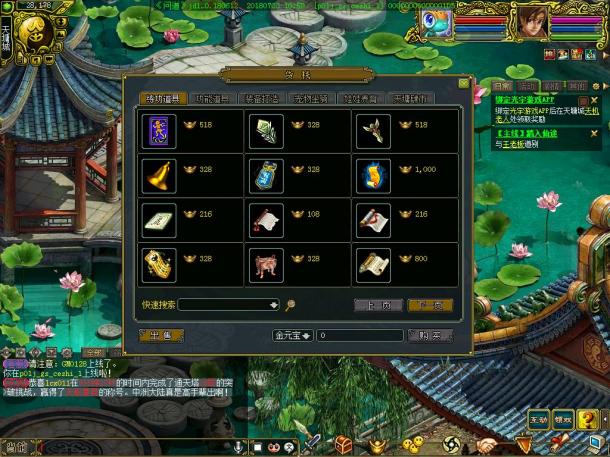610x457 pixels.
Task: Select the yin-yang golden tablet item
Action: pos(159,264)
